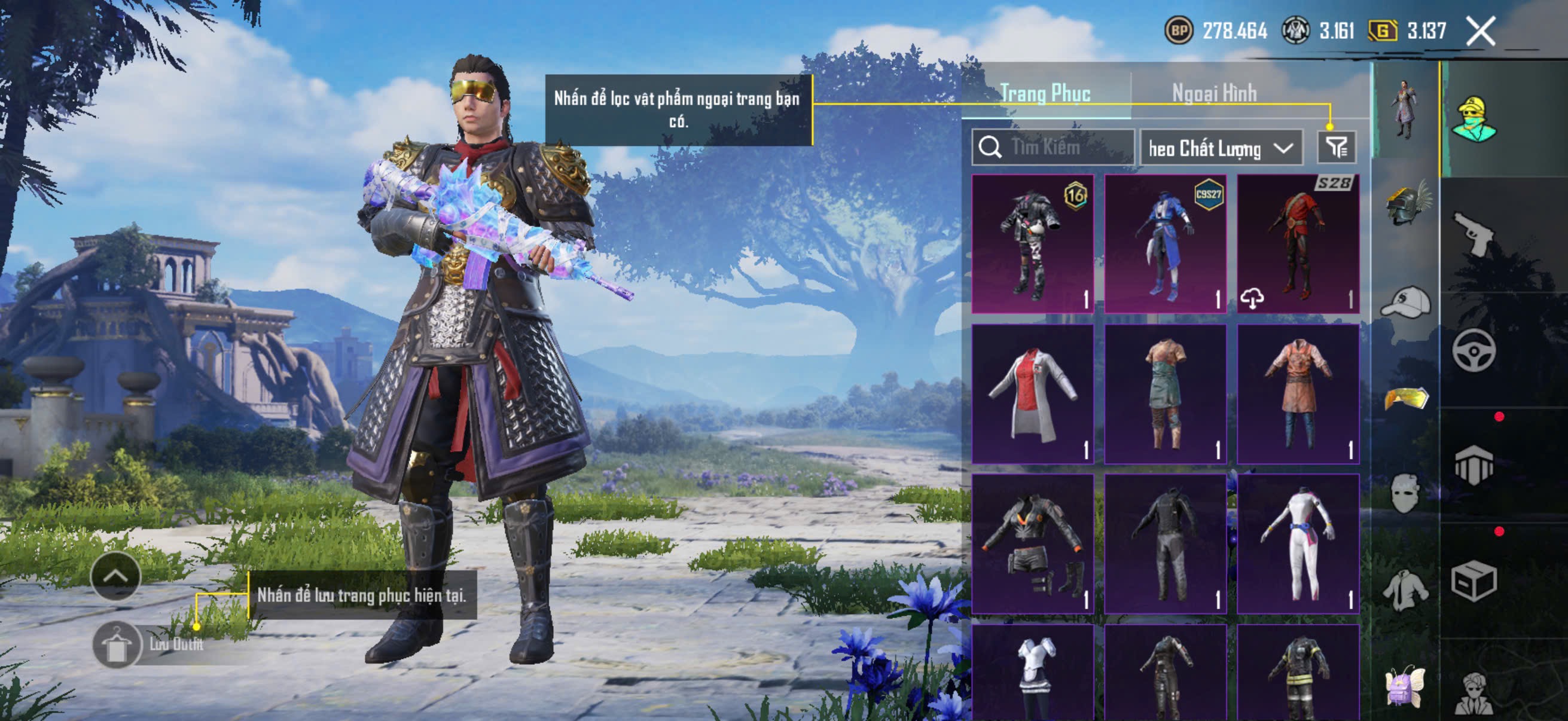Pick the white and pink bodysuit
This screenshot has width=1568, height=721.
[x=1298, y=543]
